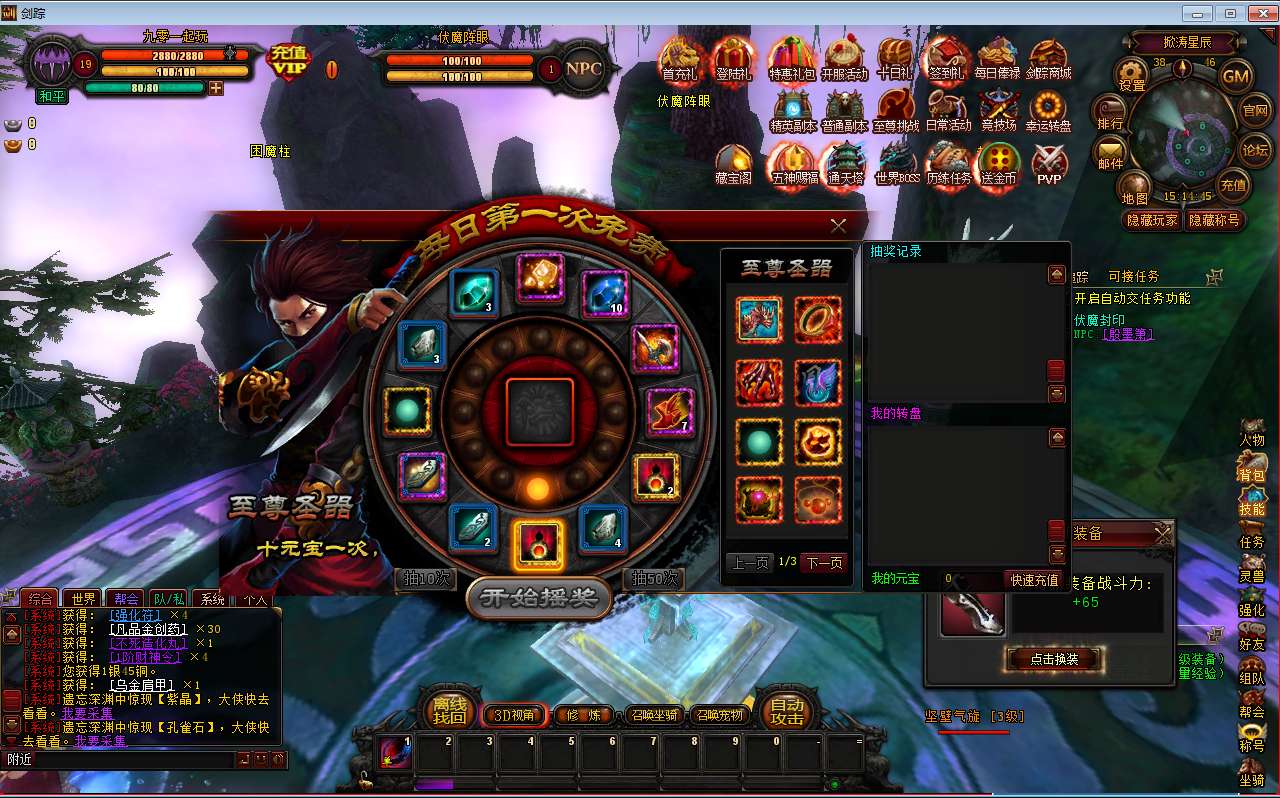Draw fifty times with 抽50次
Viewport: 1280px width, 798px height.
click(x=655, y=579)
